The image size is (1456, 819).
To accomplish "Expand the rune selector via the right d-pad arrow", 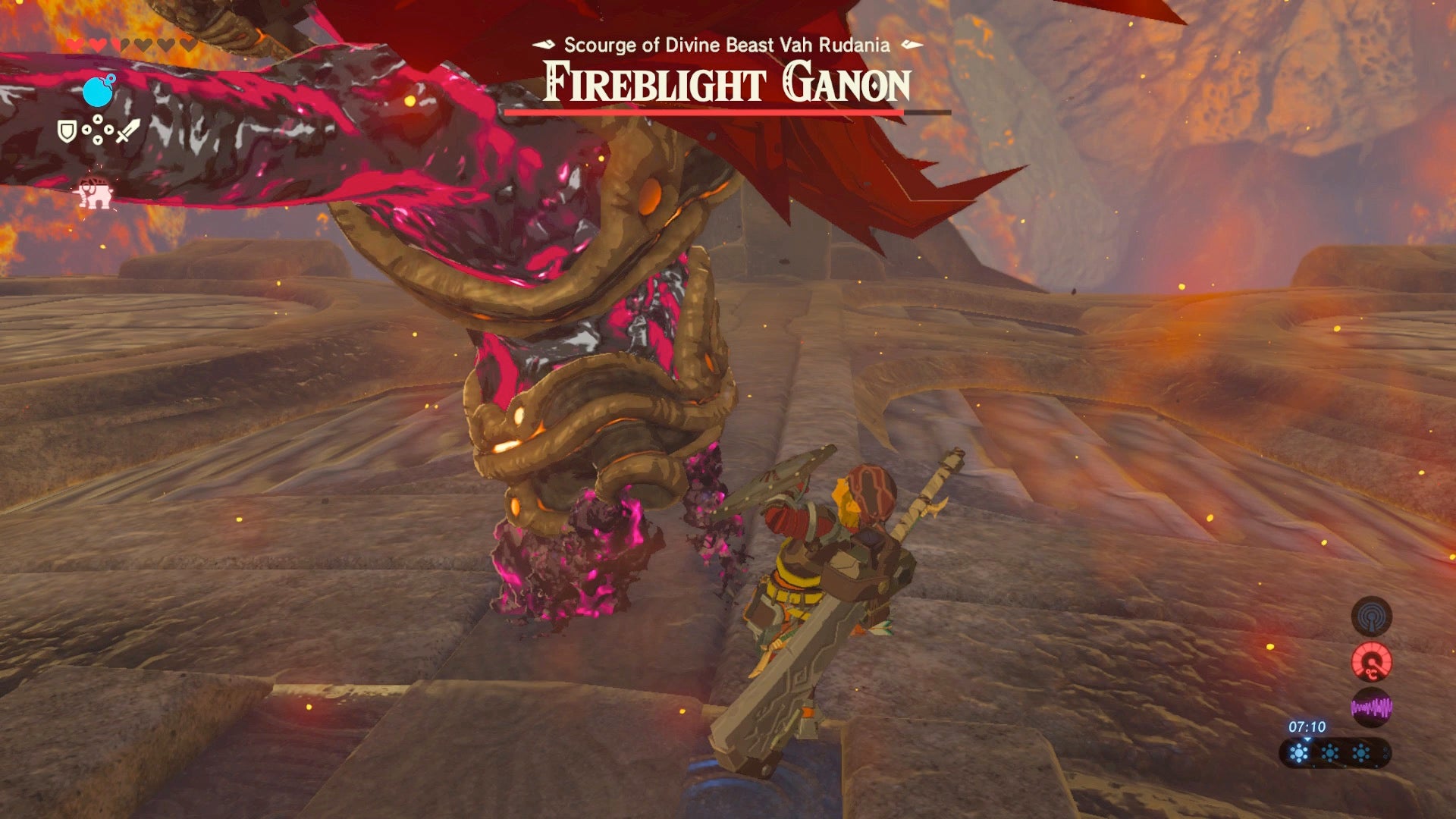I will click(x=109, y=130).
